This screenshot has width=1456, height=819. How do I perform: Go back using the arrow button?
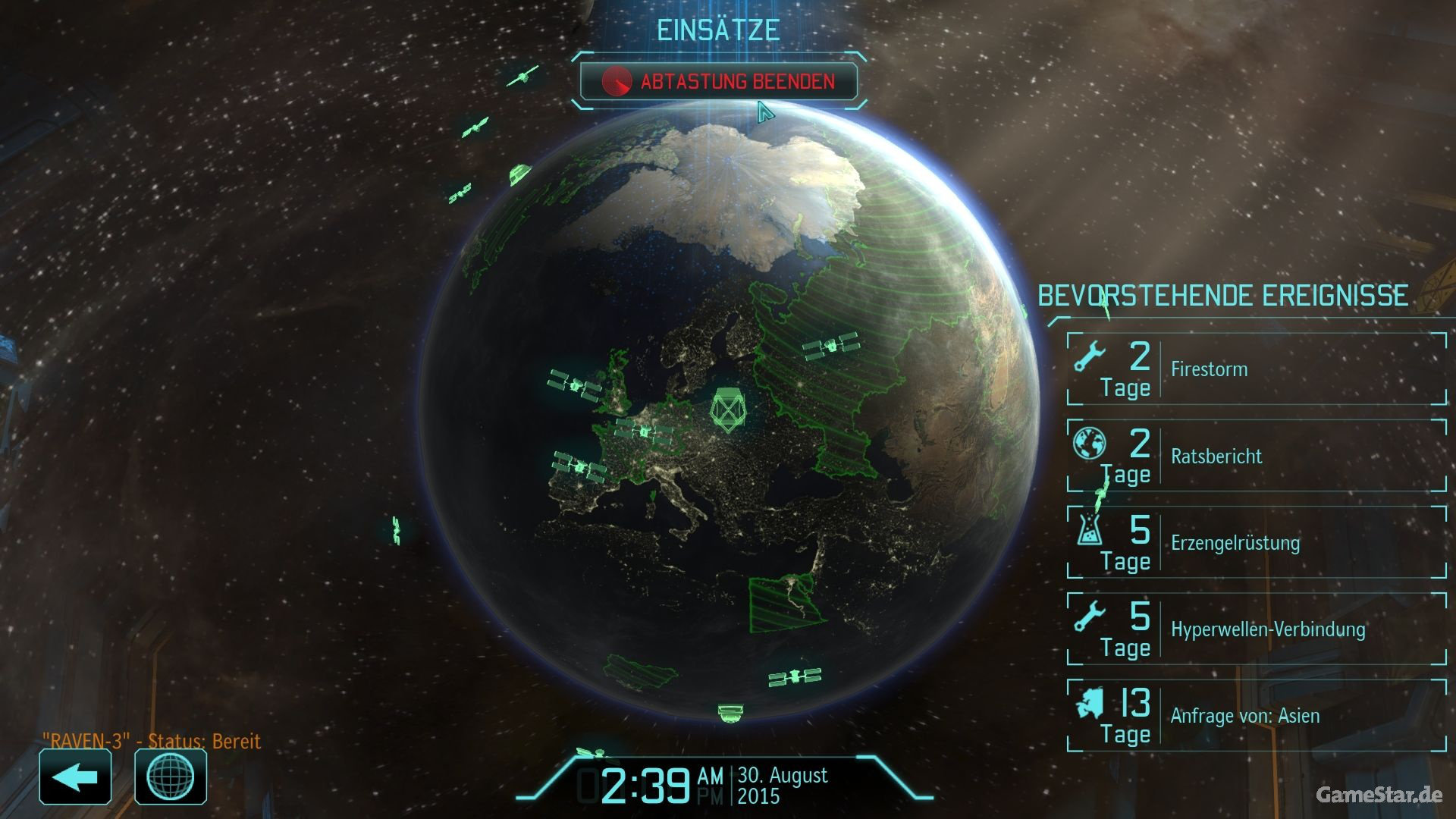pyautogui.click(x=75, y=777)
